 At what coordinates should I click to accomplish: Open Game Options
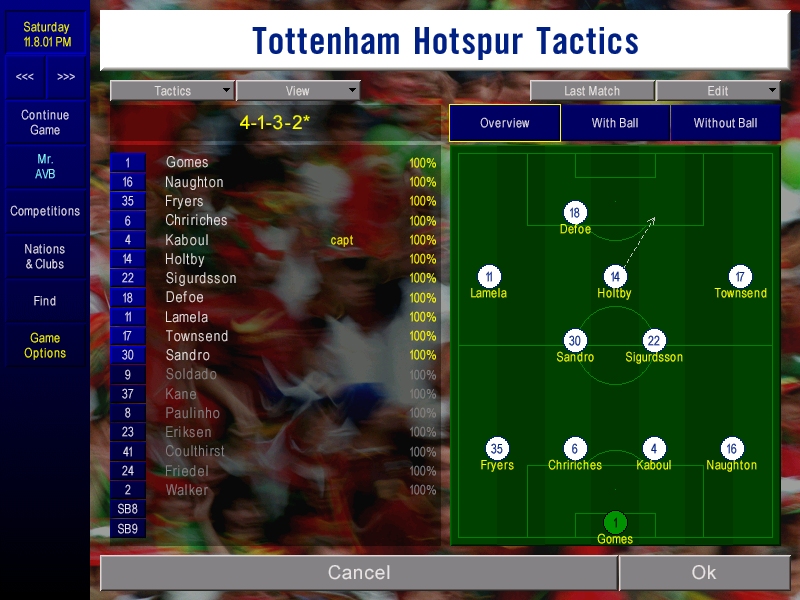(x=45, y=345)
